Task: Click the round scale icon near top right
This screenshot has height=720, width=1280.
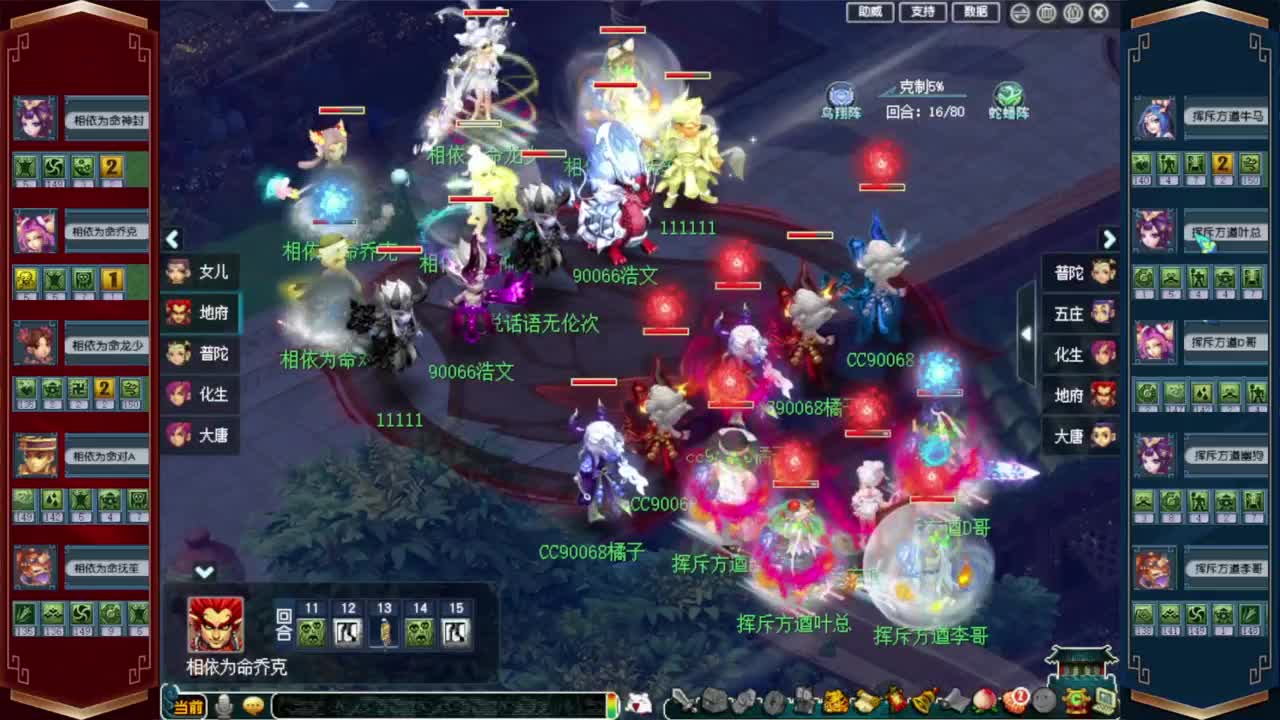Action: point(1018,12)
